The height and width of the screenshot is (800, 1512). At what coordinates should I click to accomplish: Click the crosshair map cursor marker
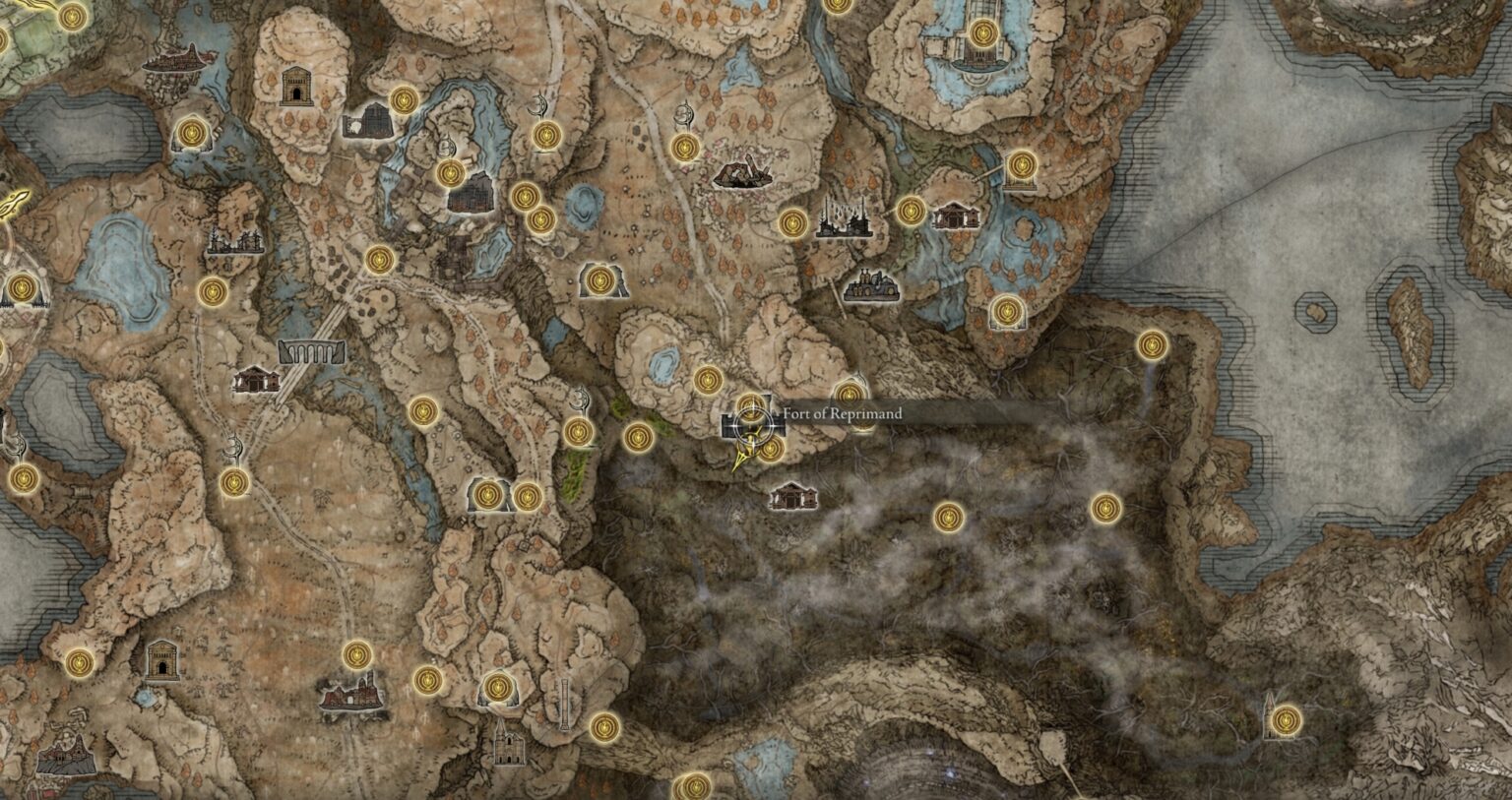752,425
